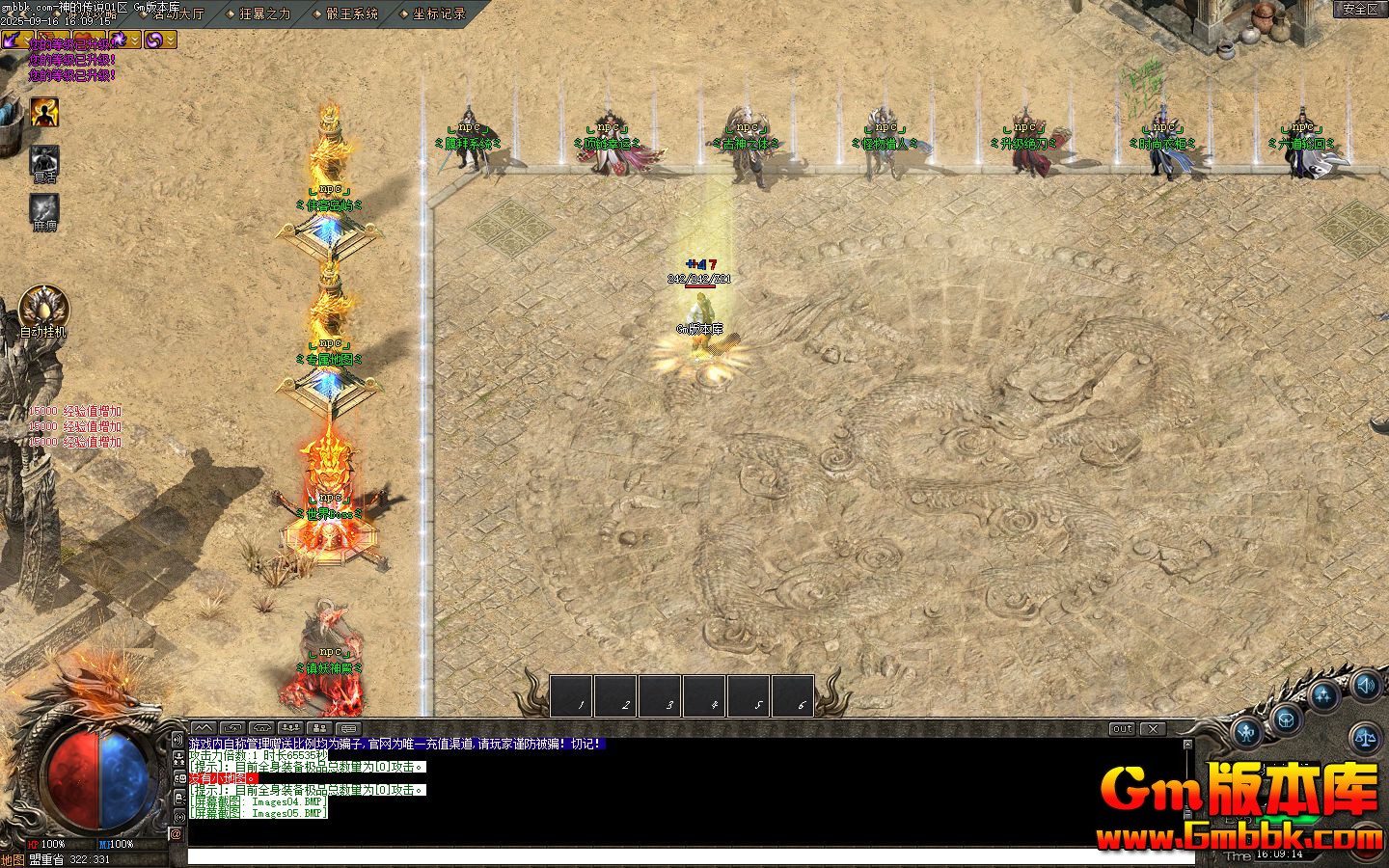Toggle the 自动挂机 auto-battle button
Screen dimensions: 1389x868
(x=43, y=309)
